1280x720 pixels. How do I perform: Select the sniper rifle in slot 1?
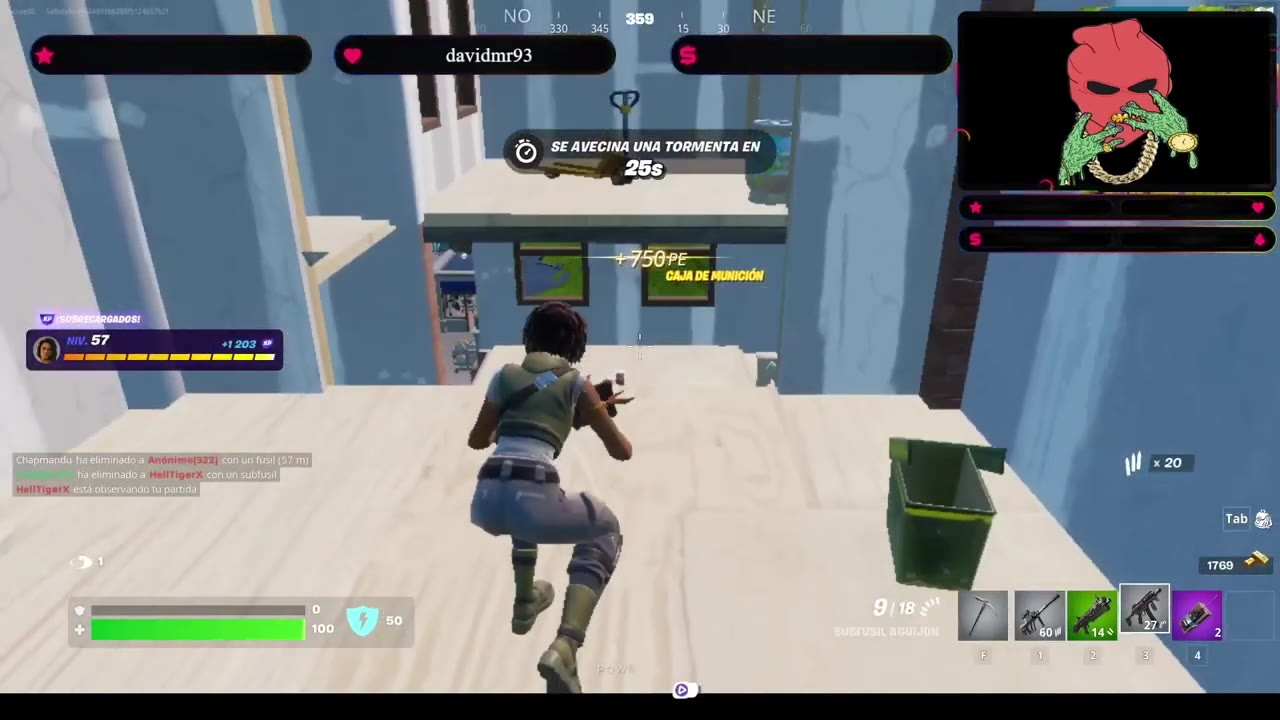click(1040, 615)
